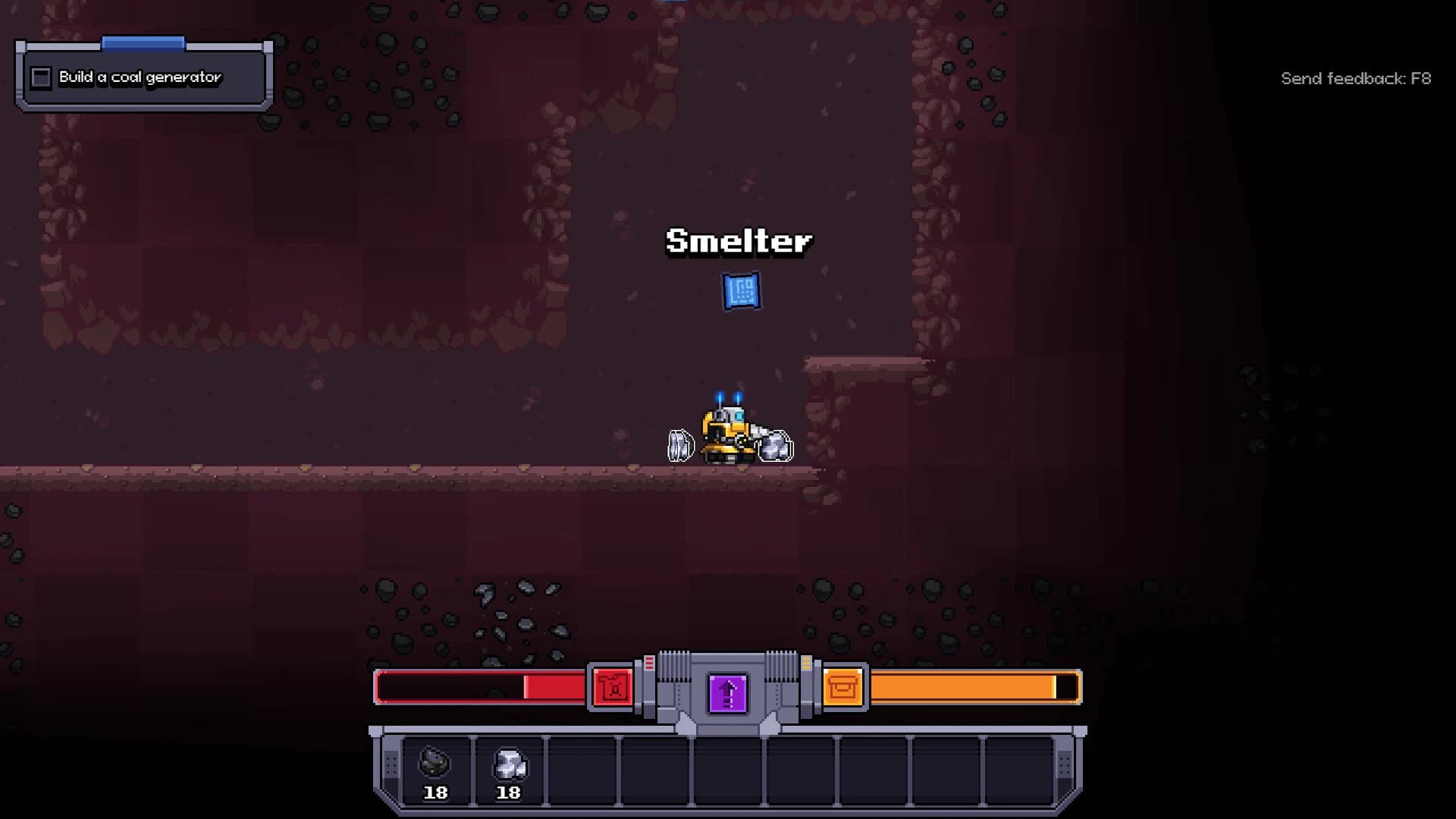The width and height of the screenshot is (1456, 819).
Task: Click the Send feedback F8 link
Action: [x=1357, y=77]
